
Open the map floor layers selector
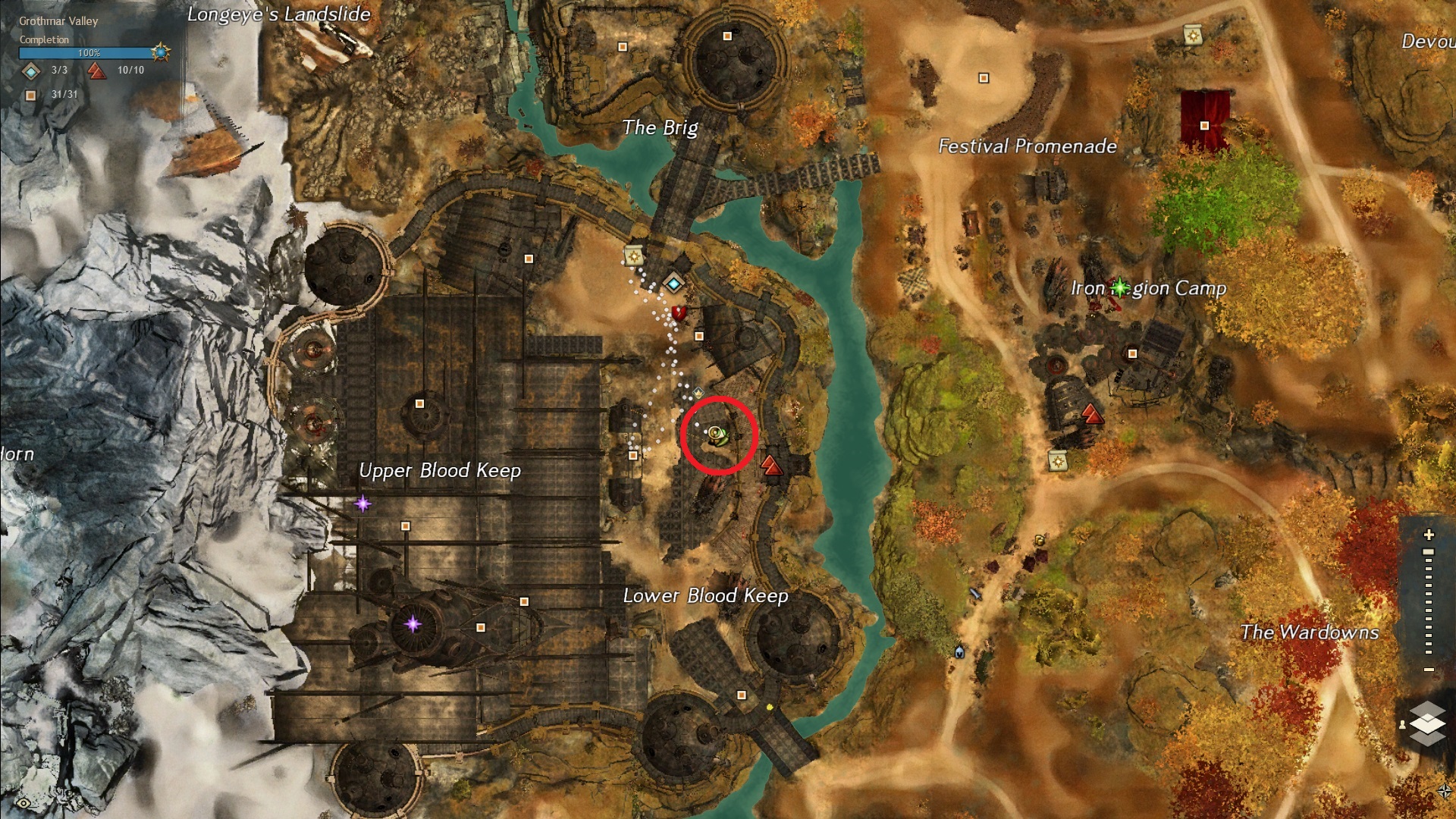1427,722
